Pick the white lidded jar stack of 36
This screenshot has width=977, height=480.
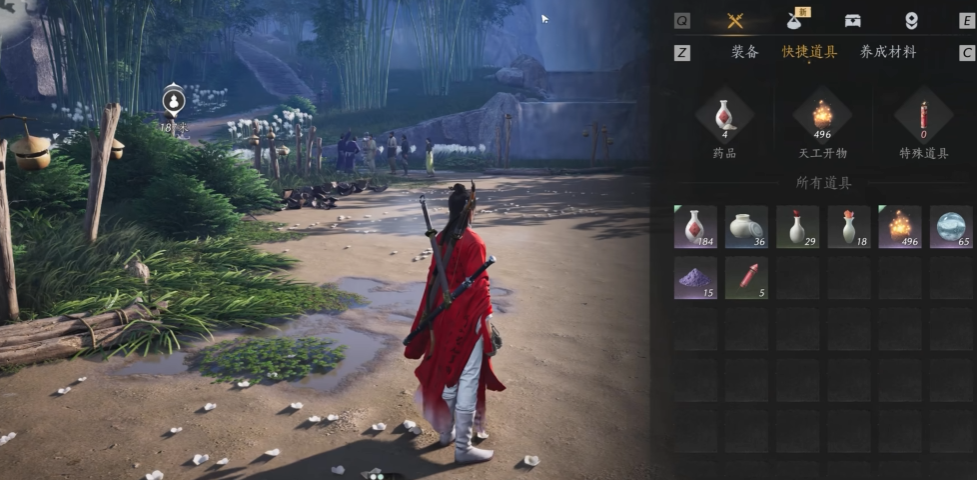tap(746, 227)
